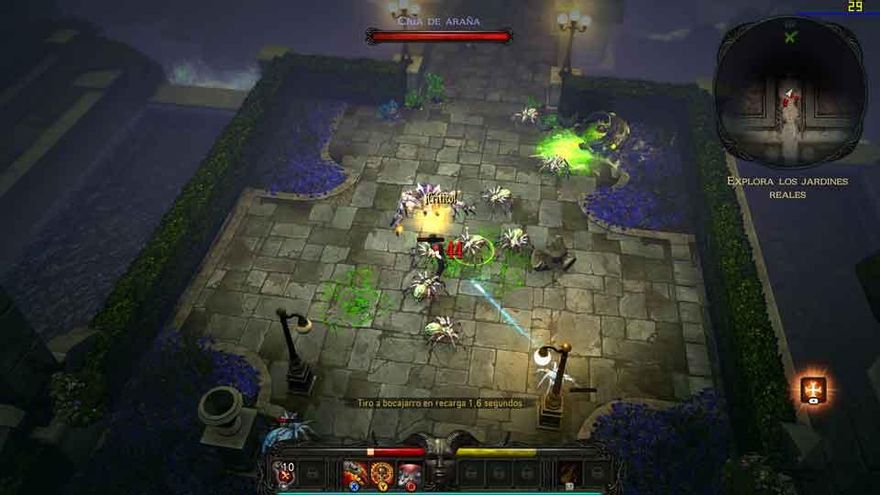Use the health potion slot showing 10
The height and width of the screenshot is (495, 880).
(x=285, y=473)
